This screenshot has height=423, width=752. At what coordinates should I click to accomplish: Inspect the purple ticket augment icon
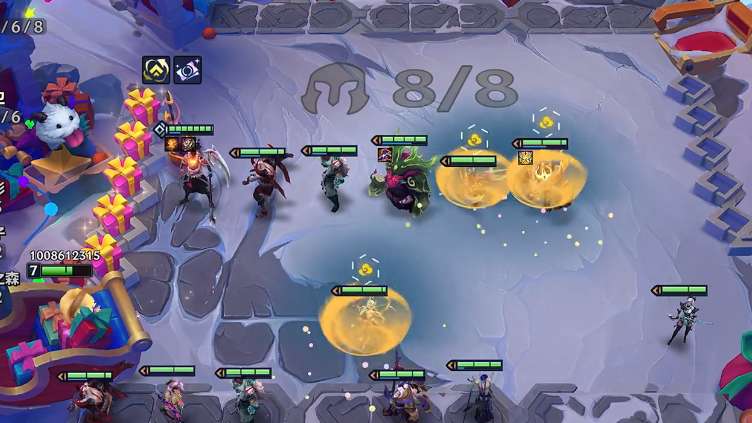pyautogui.click(x=187, y=69)
